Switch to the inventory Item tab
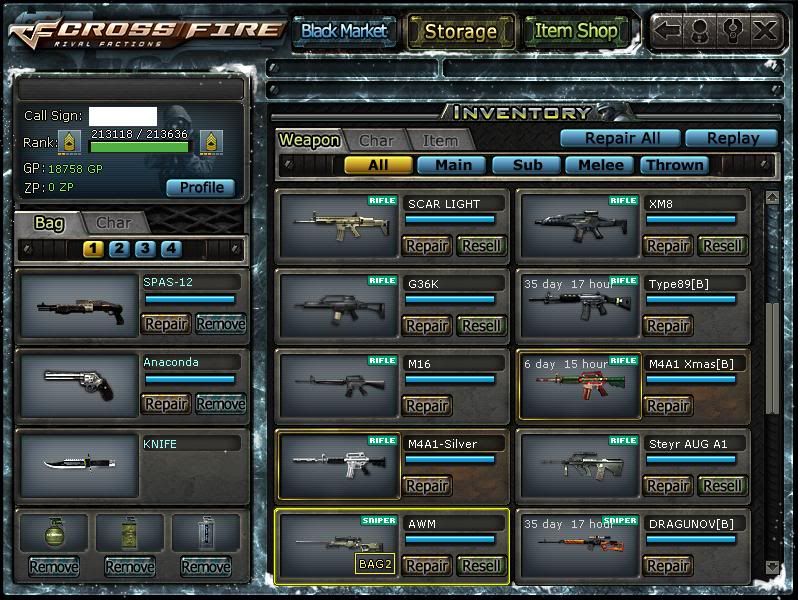 click(x=440, y=141)
